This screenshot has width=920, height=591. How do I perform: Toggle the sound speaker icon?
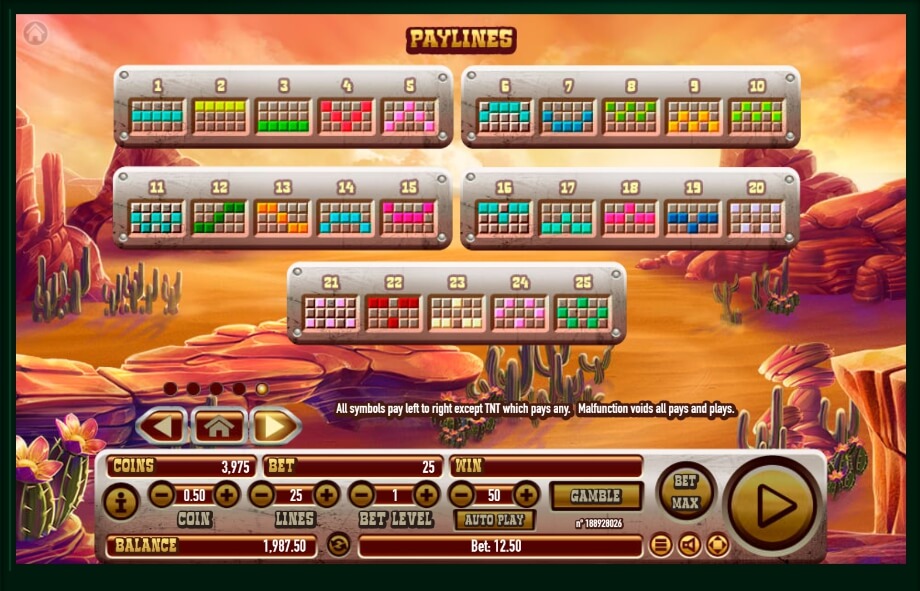coord(689,545)
